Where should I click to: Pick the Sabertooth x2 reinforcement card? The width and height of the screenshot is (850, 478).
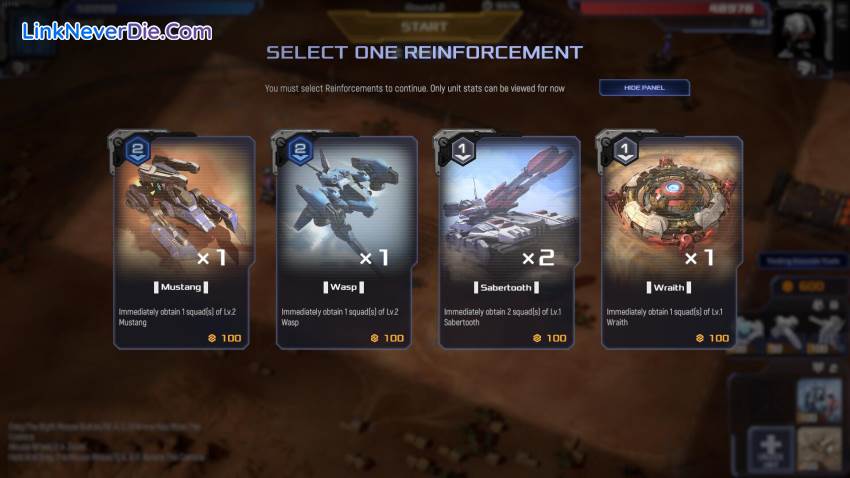[x=509, y=243]
